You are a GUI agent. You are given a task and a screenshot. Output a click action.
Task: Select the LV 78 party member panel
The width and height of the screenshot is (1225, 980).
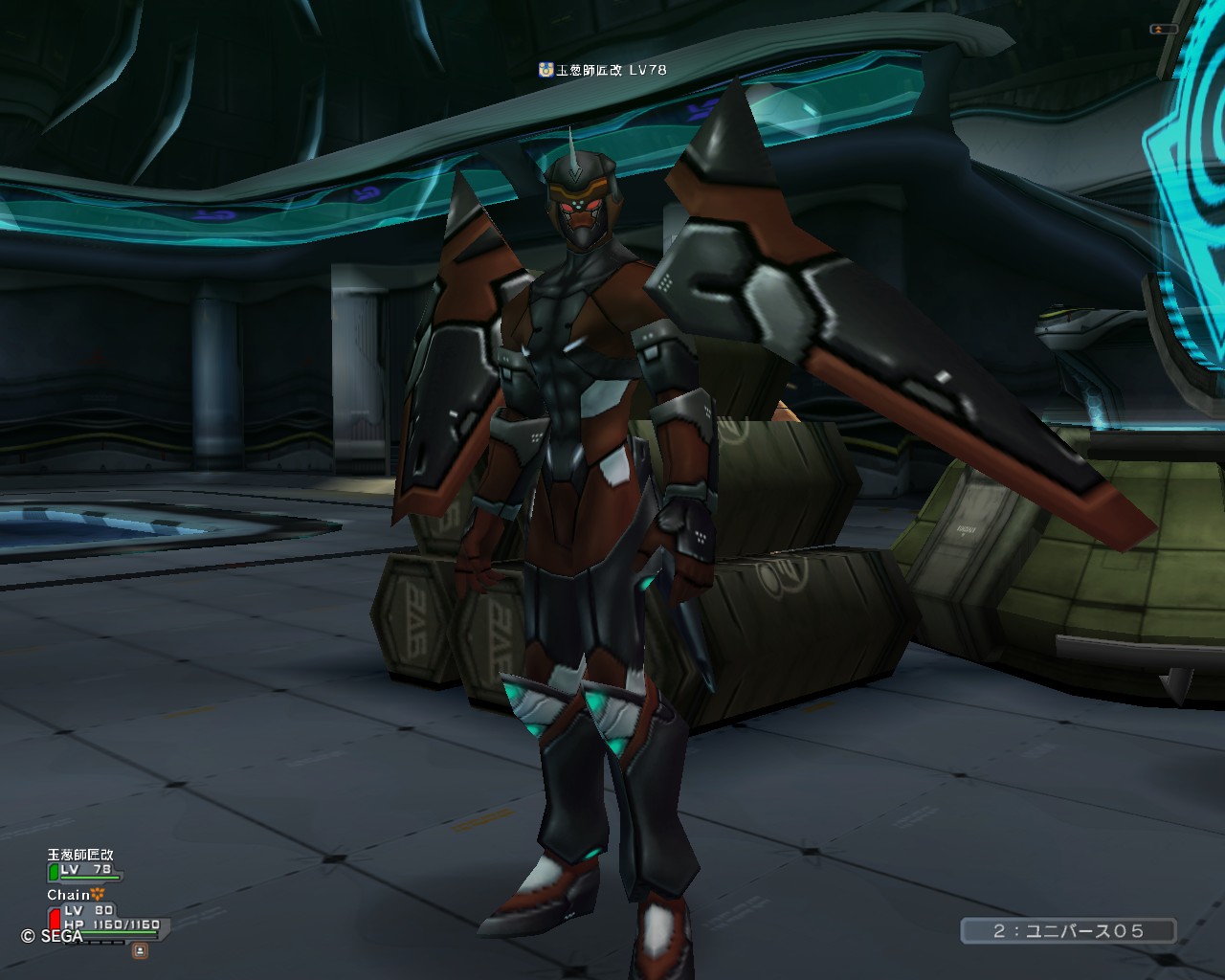click(85, 870)
